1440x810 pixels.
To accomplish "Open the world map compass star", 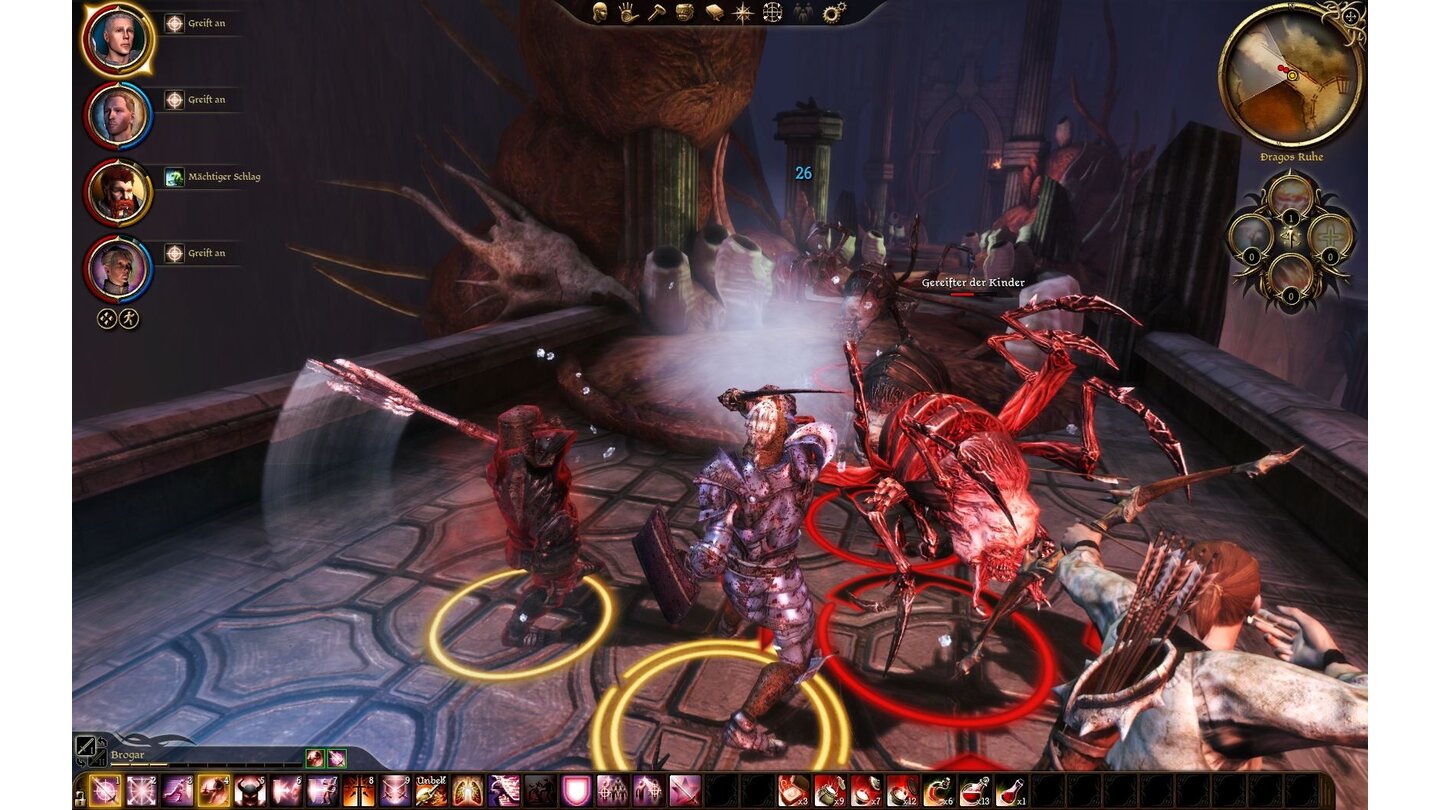I will [743, 12].
